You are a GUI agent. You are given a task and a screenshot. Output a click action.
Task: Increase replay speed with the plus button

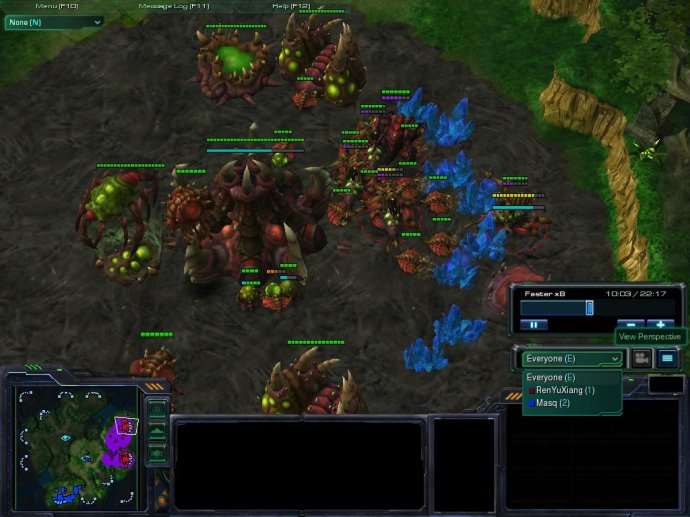pos(660,324)
